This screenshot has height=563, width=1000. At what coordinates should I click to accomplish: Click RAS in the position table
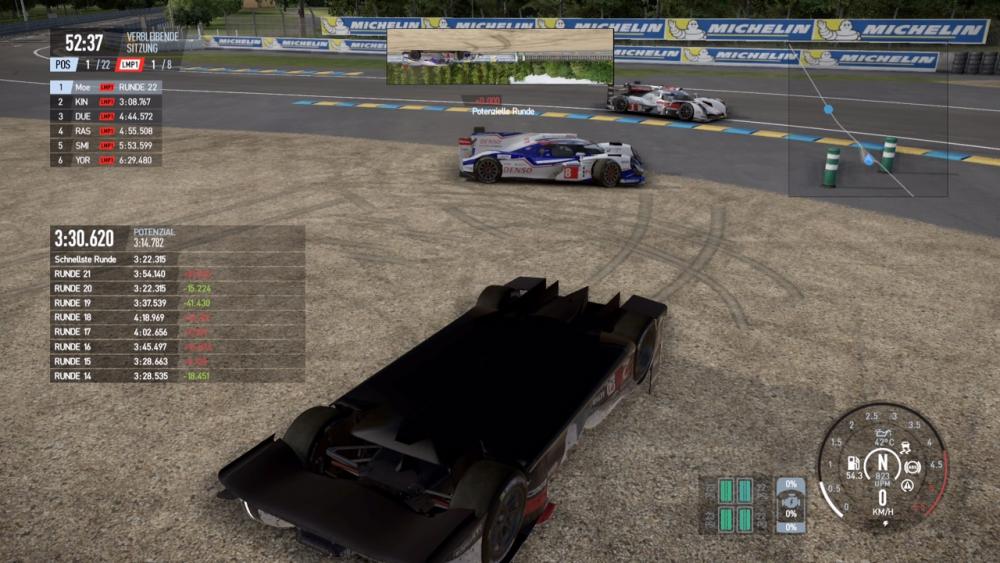tap(105, 131)
